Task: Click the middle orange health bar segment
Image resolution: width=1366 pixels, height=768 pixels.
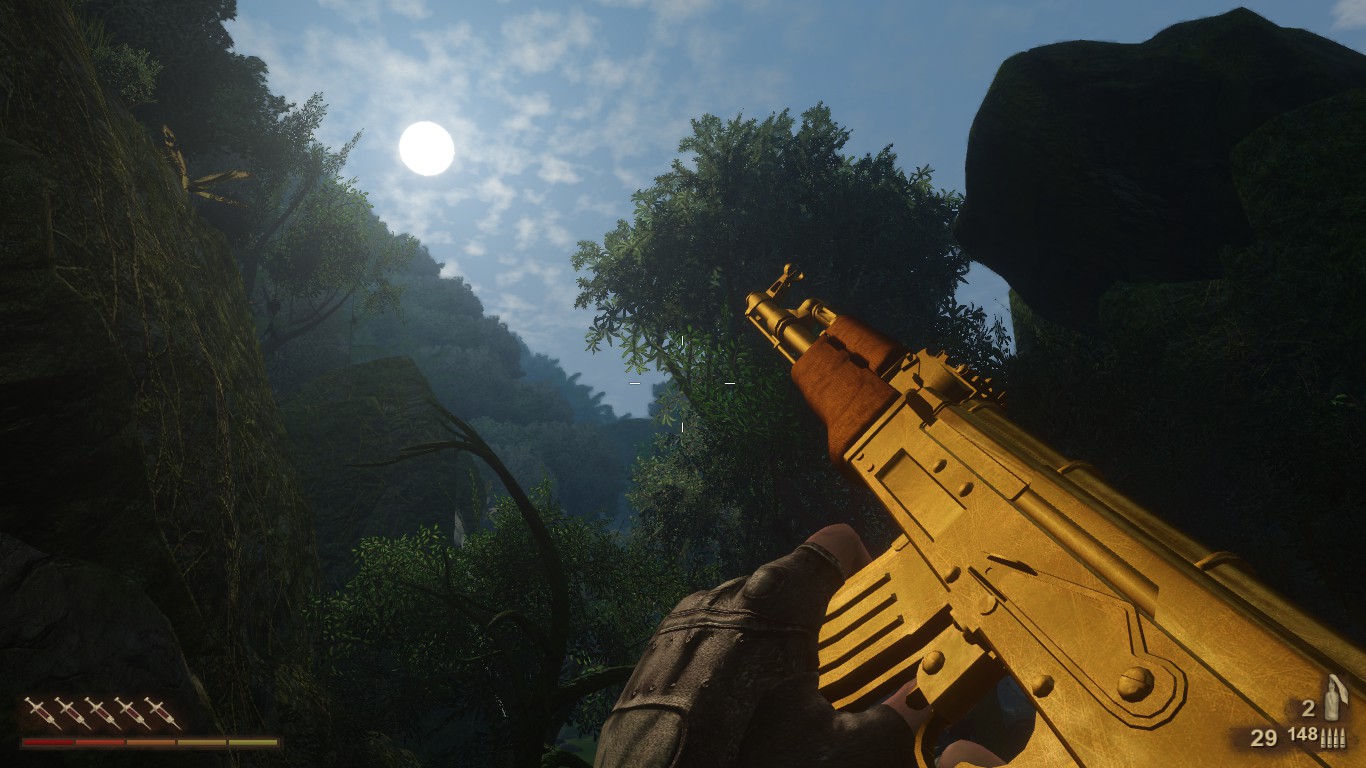Action: tap(149, 742)
